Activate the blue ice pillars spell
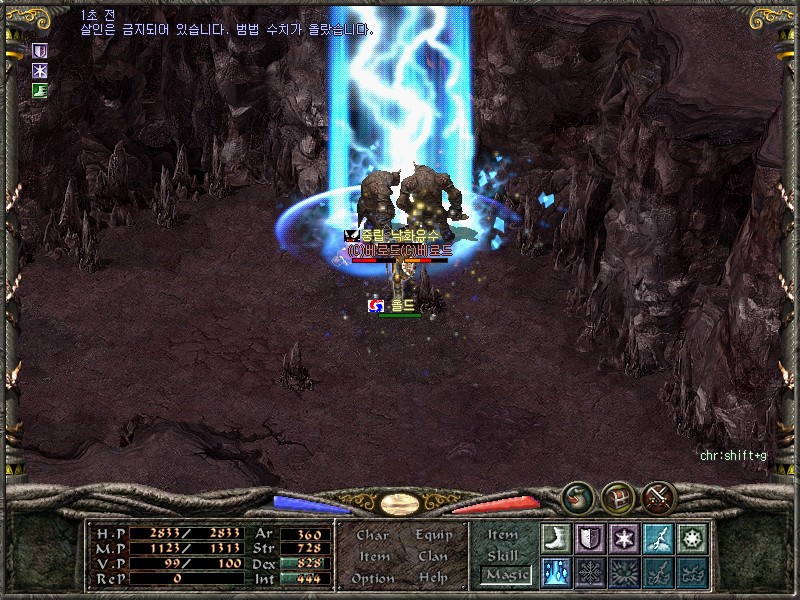This screenshot has height=600, width=800. 556,572
